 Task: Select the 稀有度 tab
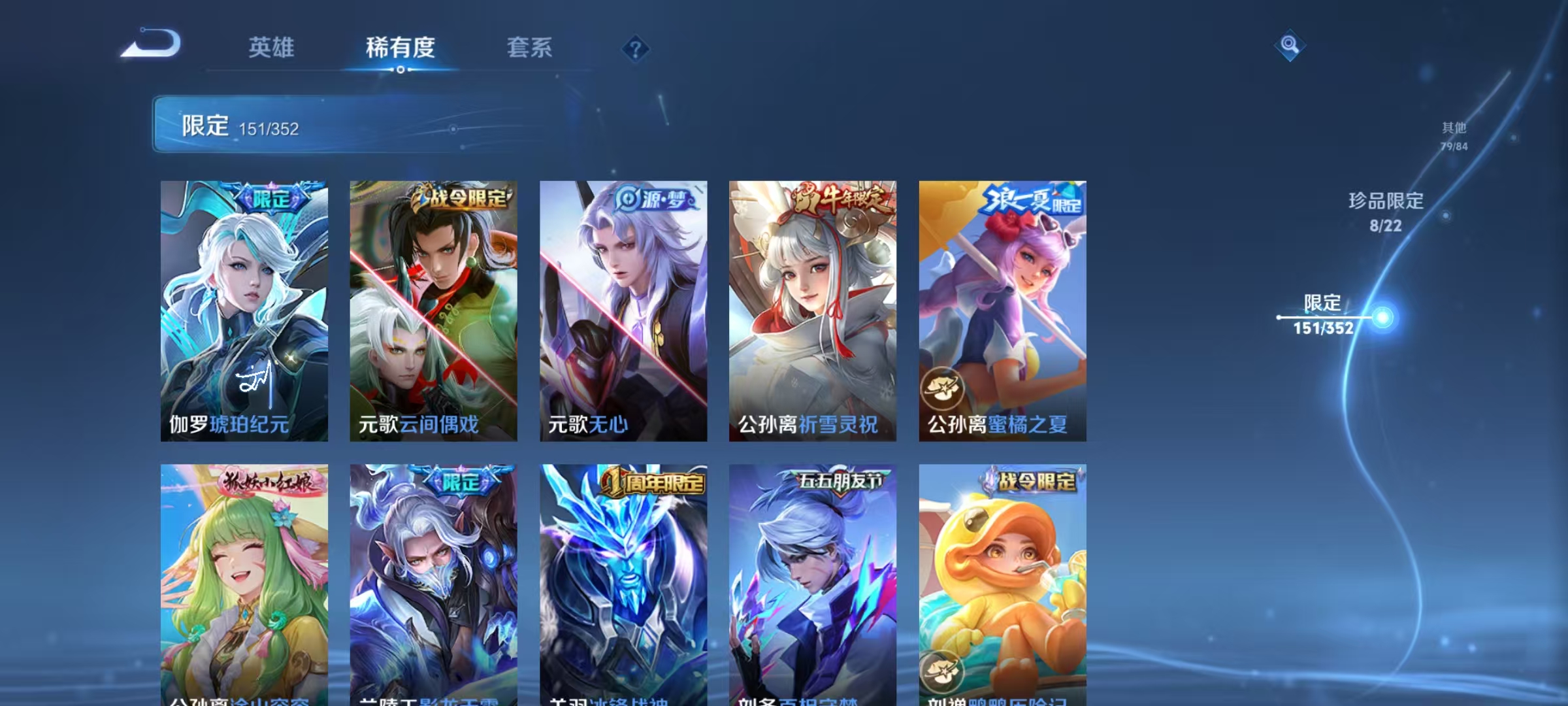pos(399,47)
